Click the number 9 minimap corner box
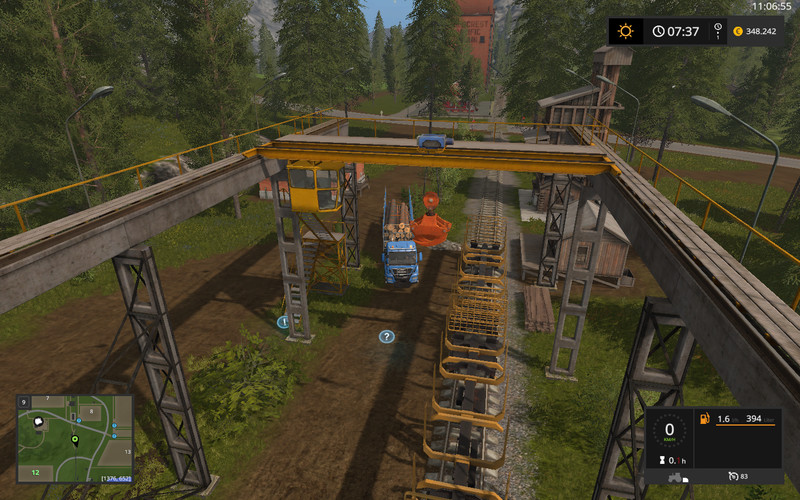The height and width of the screenshot is (500, 800). click(23, 401)
